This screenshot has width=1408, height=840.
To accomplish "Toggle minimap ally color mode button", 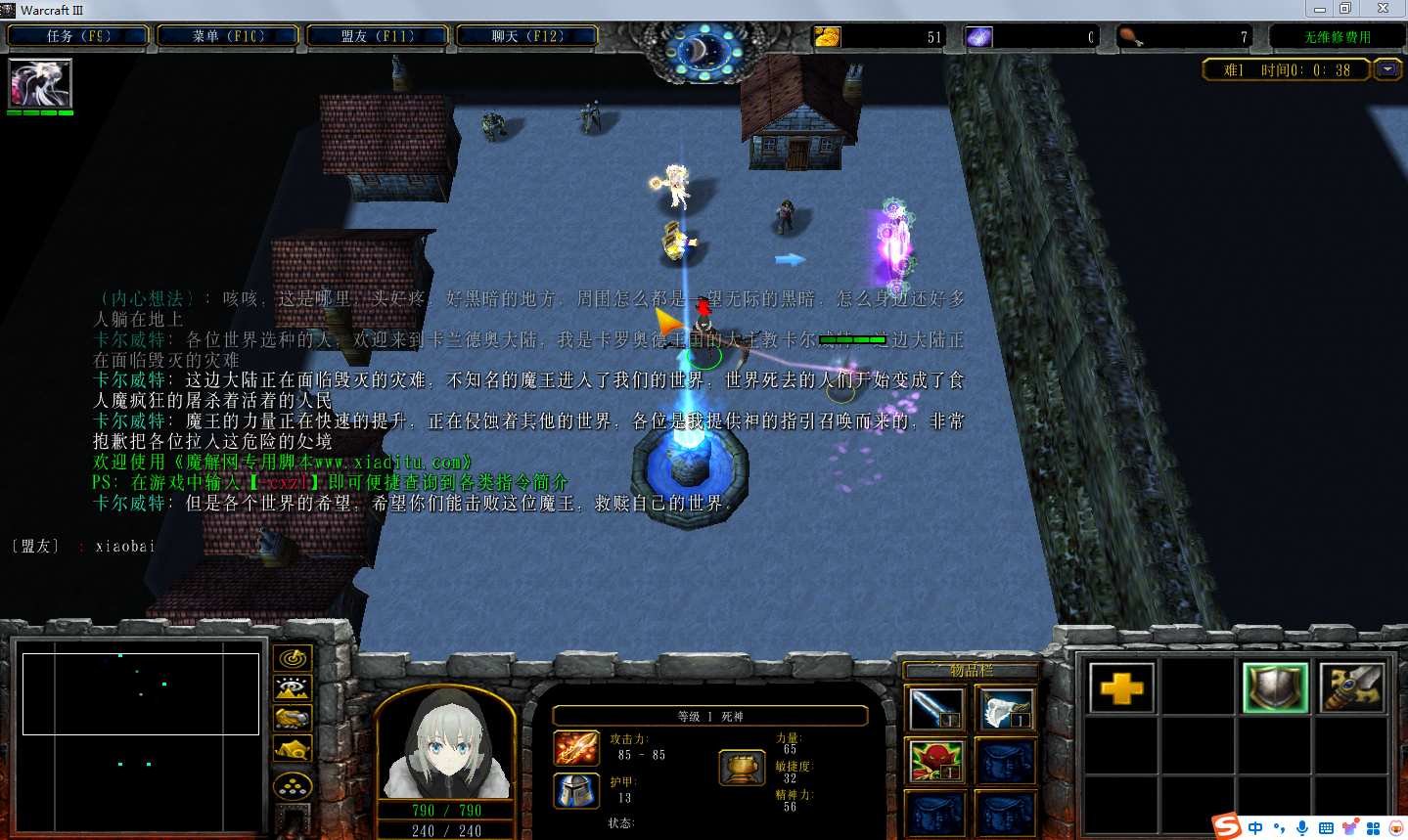I will coord(293,719).
